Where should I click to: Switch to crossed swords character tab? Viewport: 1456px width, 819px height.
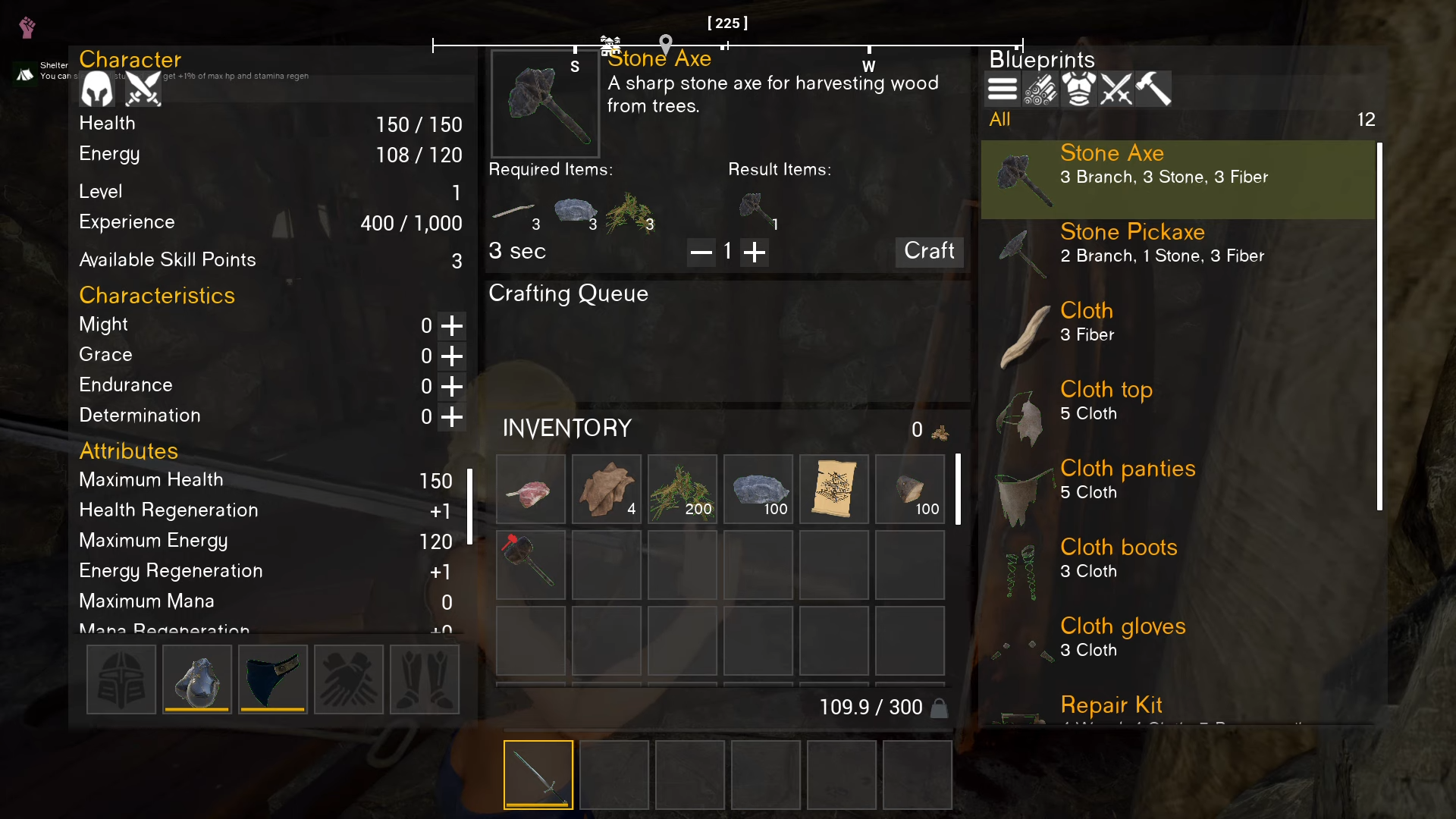click(143, 89)
